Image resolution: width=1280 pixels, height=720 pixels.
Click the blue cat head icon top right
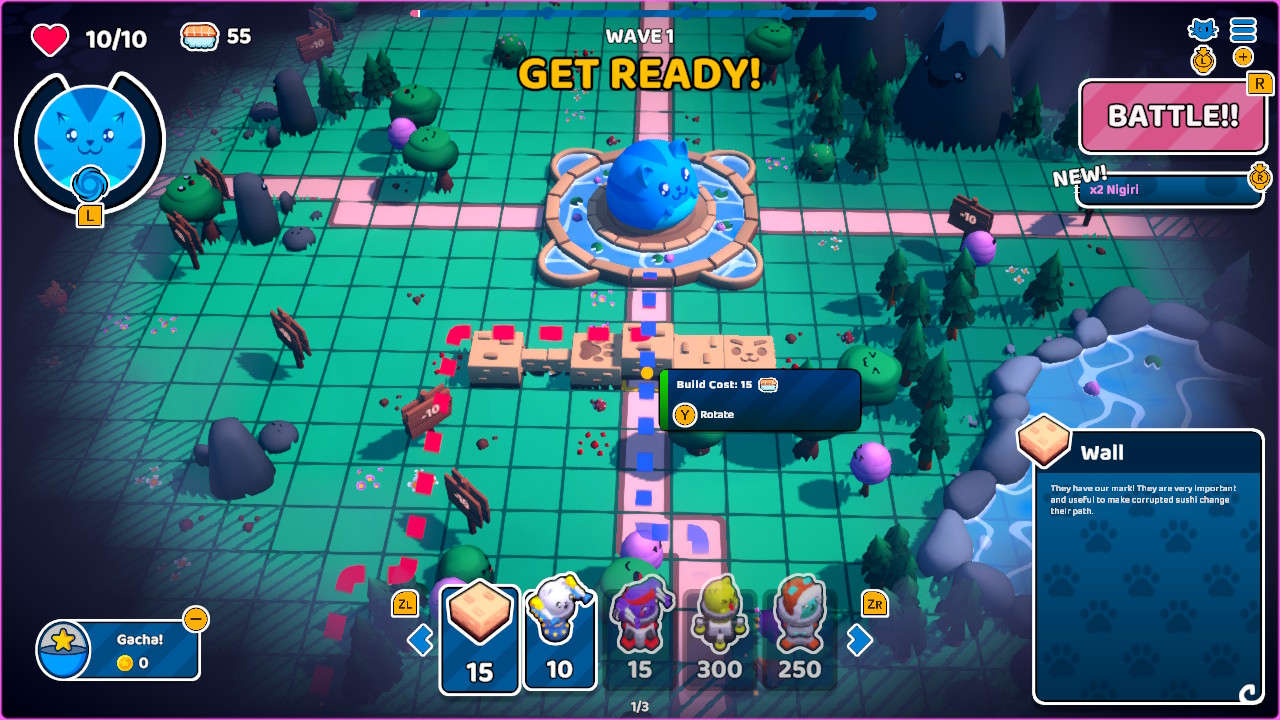click(x=1203, y=30)
